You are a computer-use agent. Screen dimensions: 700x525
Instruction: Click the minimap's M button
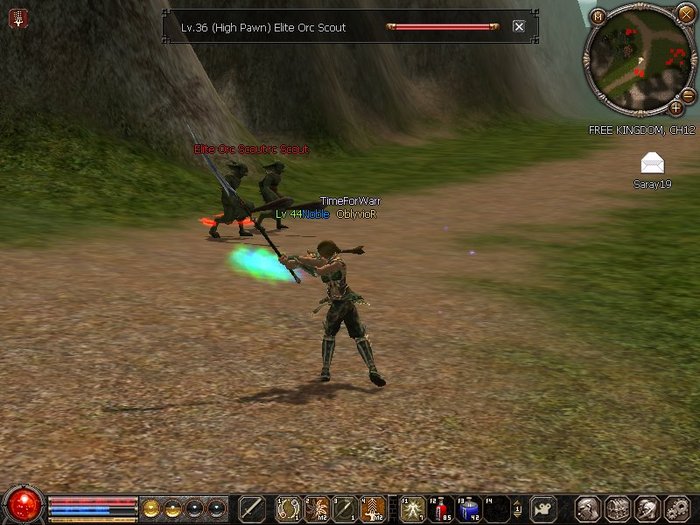pos(598,17)
